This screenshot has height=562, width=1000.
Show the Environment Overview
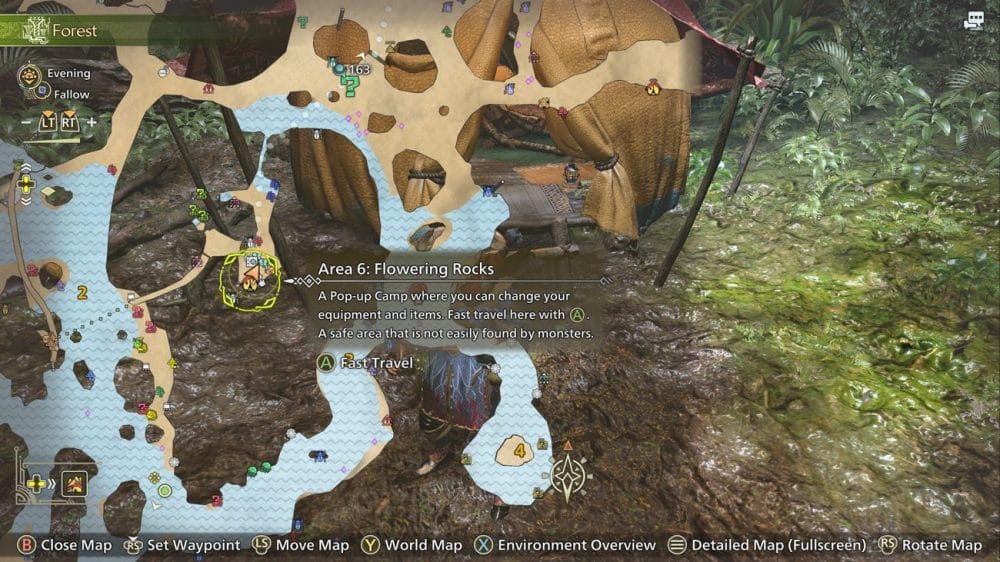[x=565, y=545]
